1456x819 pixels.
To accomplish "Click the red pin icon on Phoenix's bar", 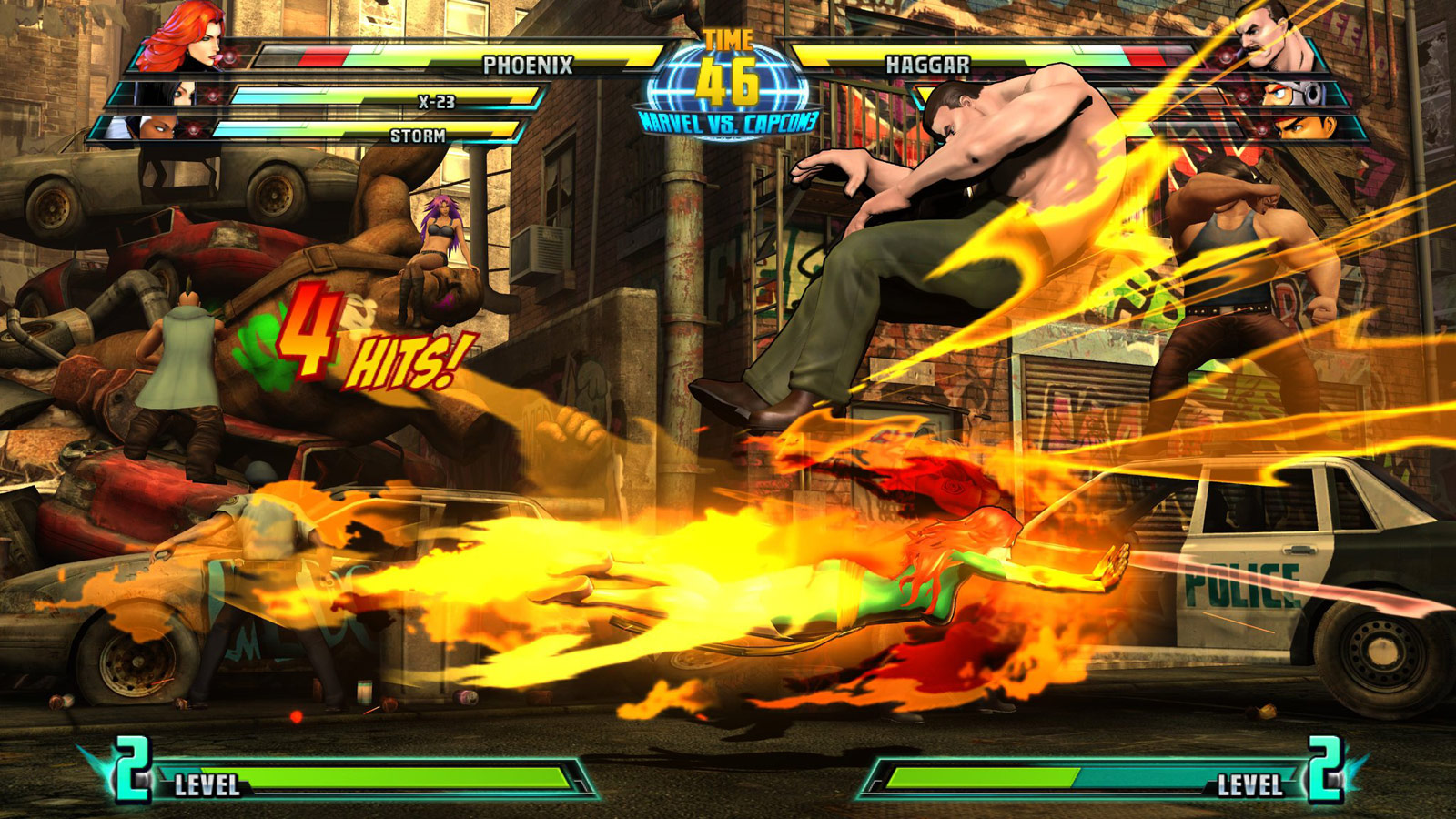I will pos(229,57).
